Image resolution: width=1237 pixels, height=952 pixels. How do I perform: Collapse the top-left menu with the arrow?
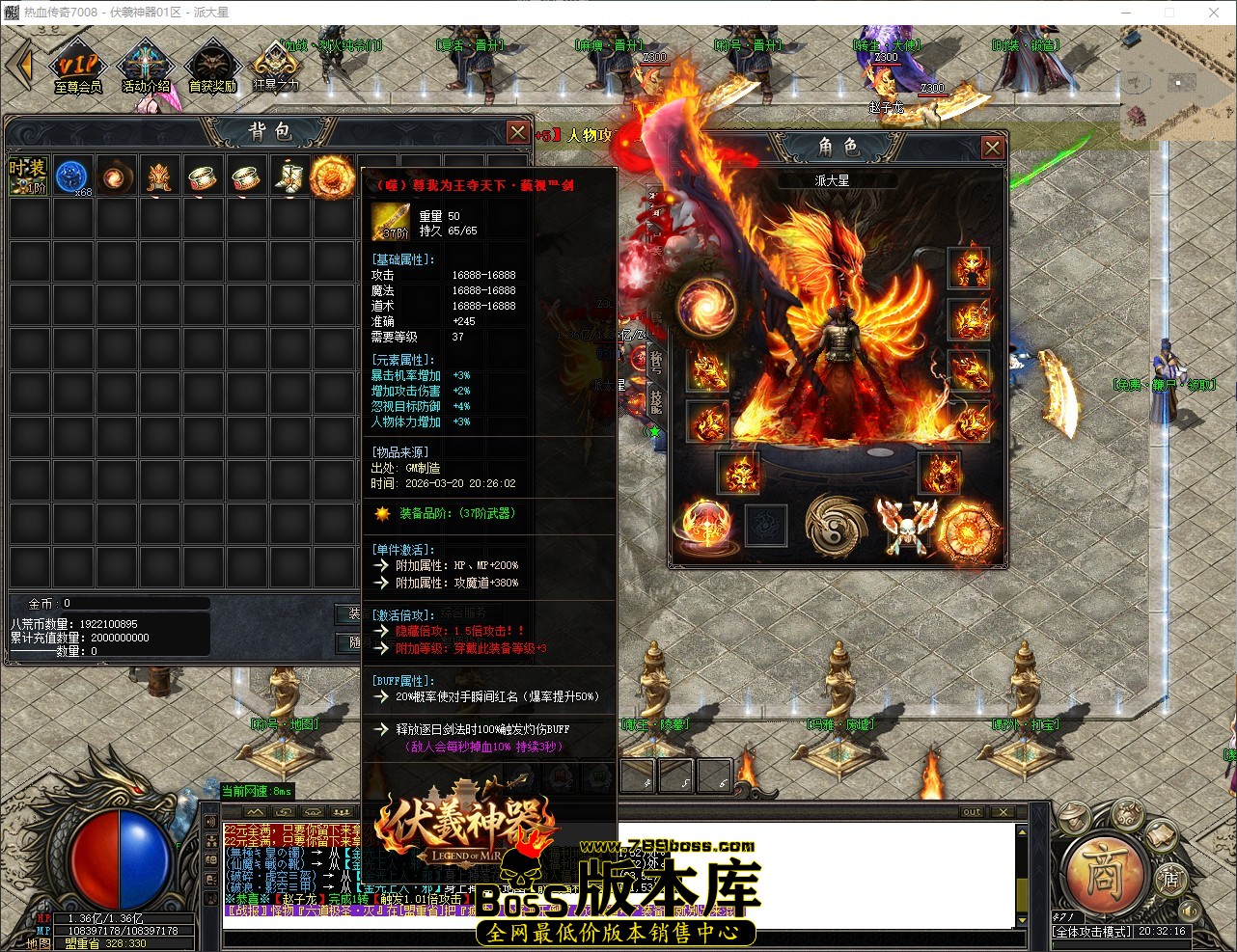(21, 64)
